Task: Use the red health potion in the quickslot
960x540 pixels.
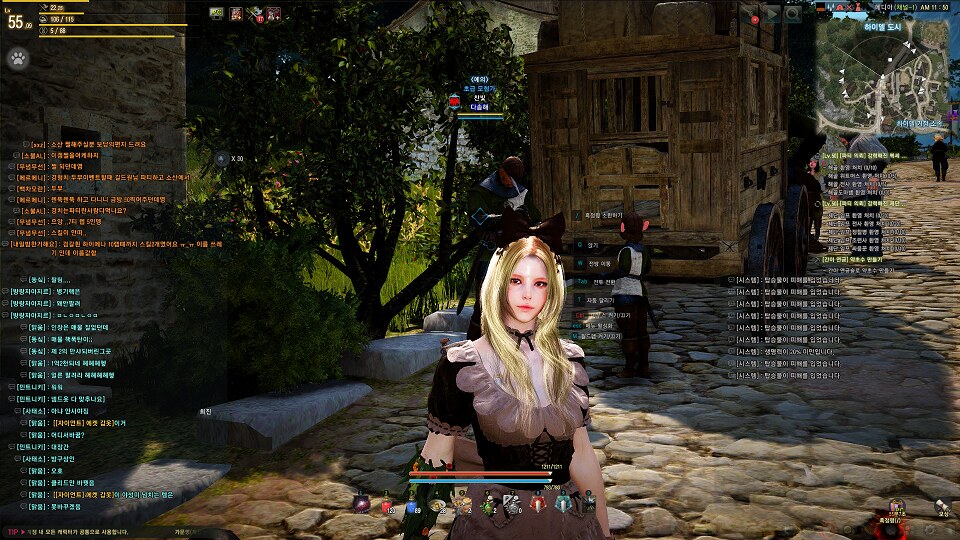Action: tap(388, 505)
